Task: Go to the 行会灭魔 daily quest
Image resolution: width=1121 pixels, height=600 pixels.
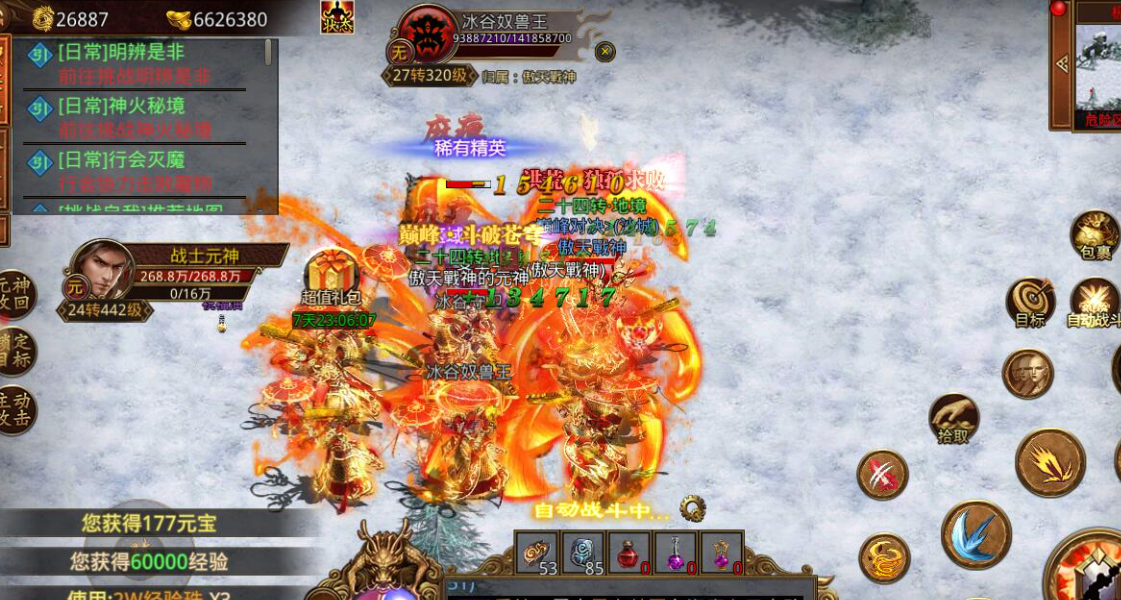Action: 135,171
